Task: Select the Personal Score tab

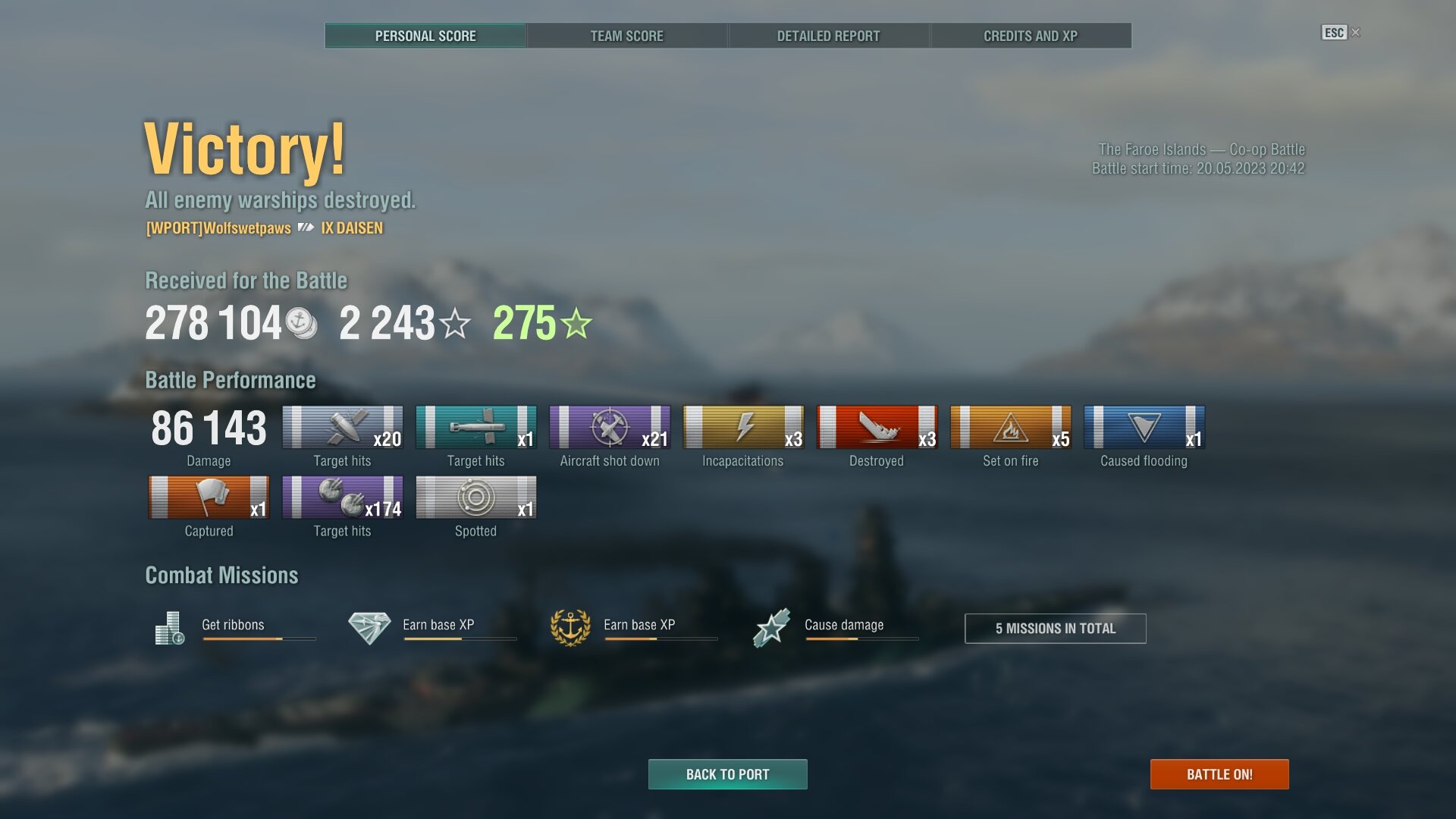Action: click(x=425, y=36)
